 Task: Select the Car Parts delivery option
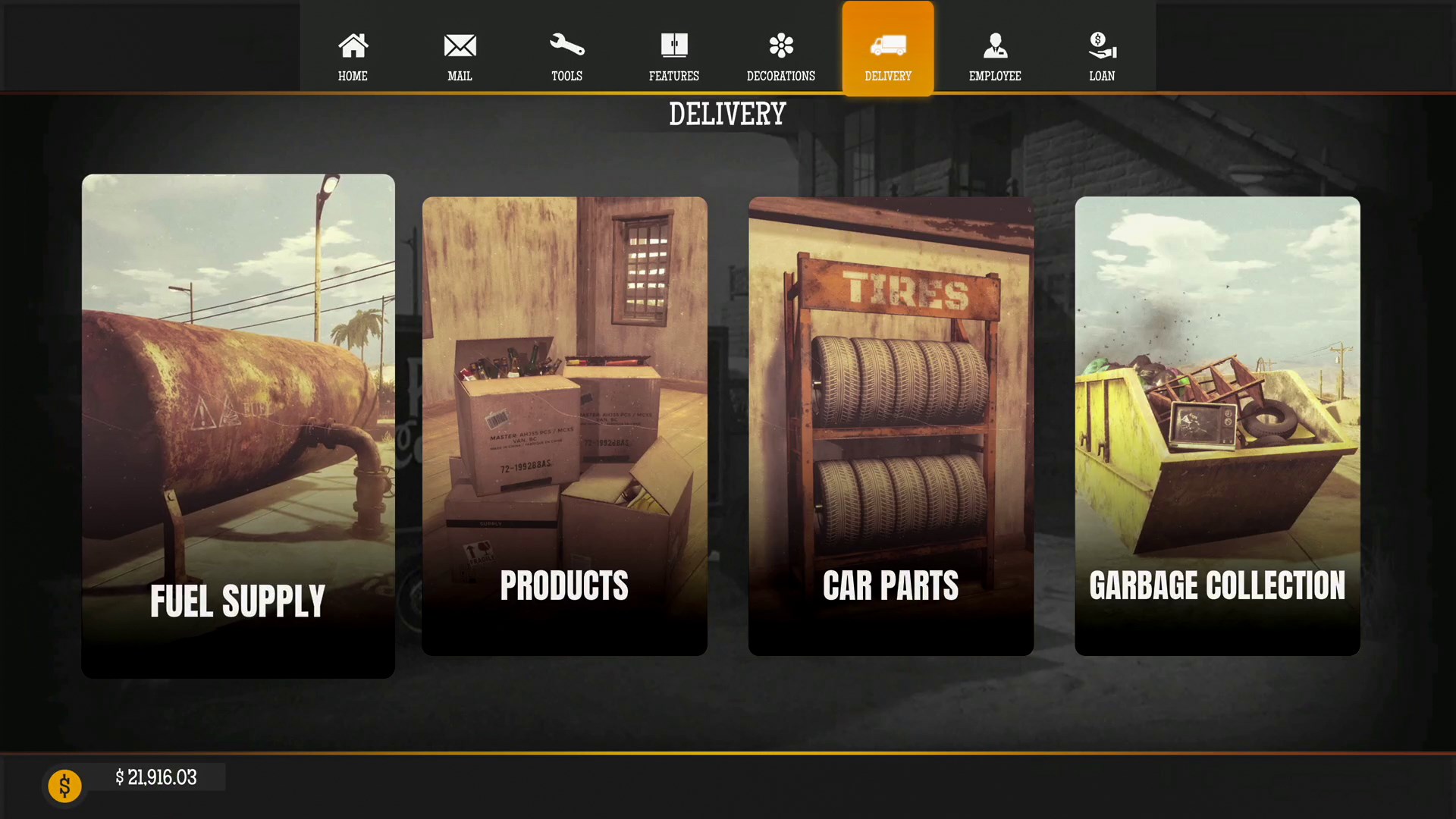(x=890, y=425)
